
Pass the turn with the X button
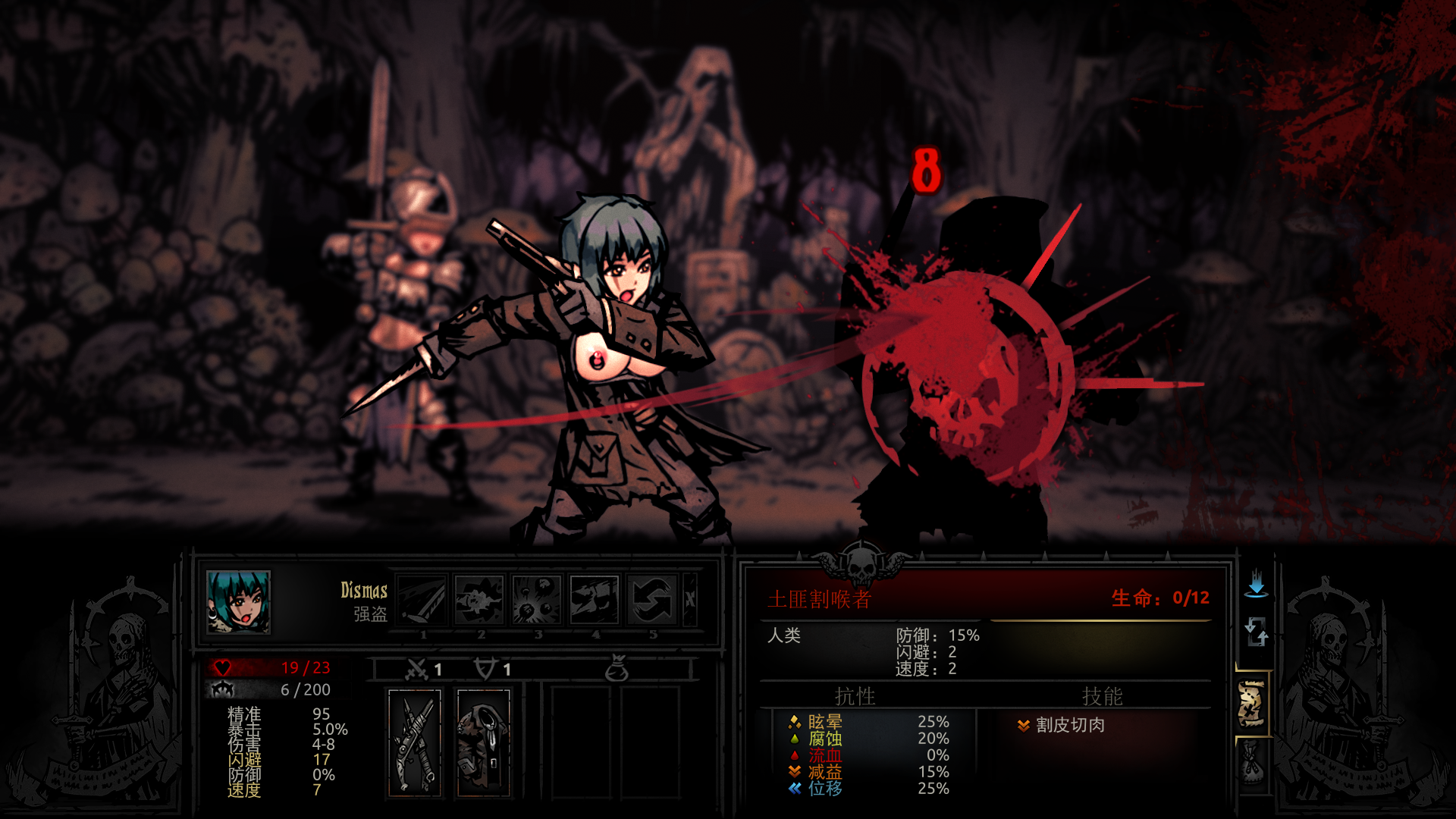(x=690, y=600)
